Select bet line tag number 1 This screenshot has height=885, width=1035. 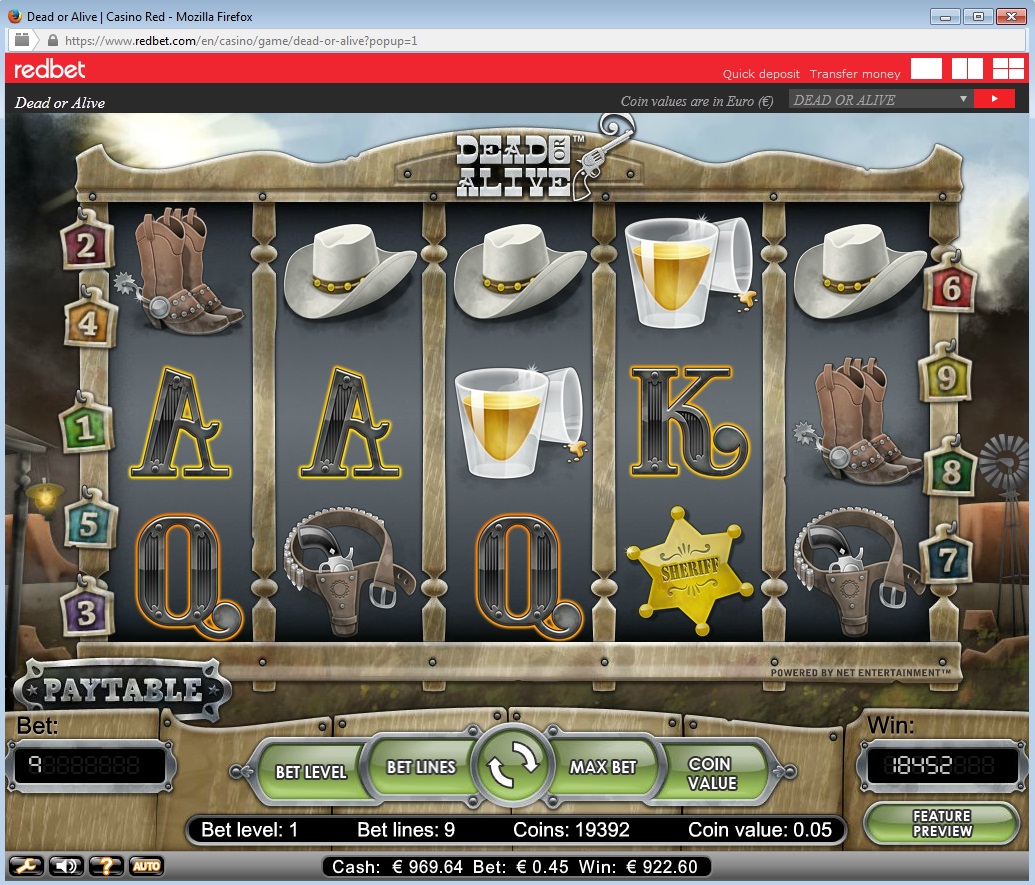(x=85, y=429)
